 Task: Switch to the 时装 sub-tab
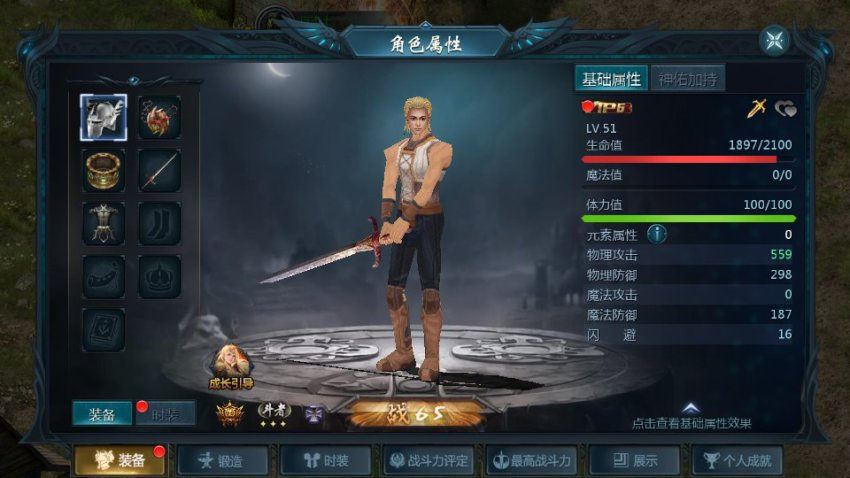coord(166,415)
